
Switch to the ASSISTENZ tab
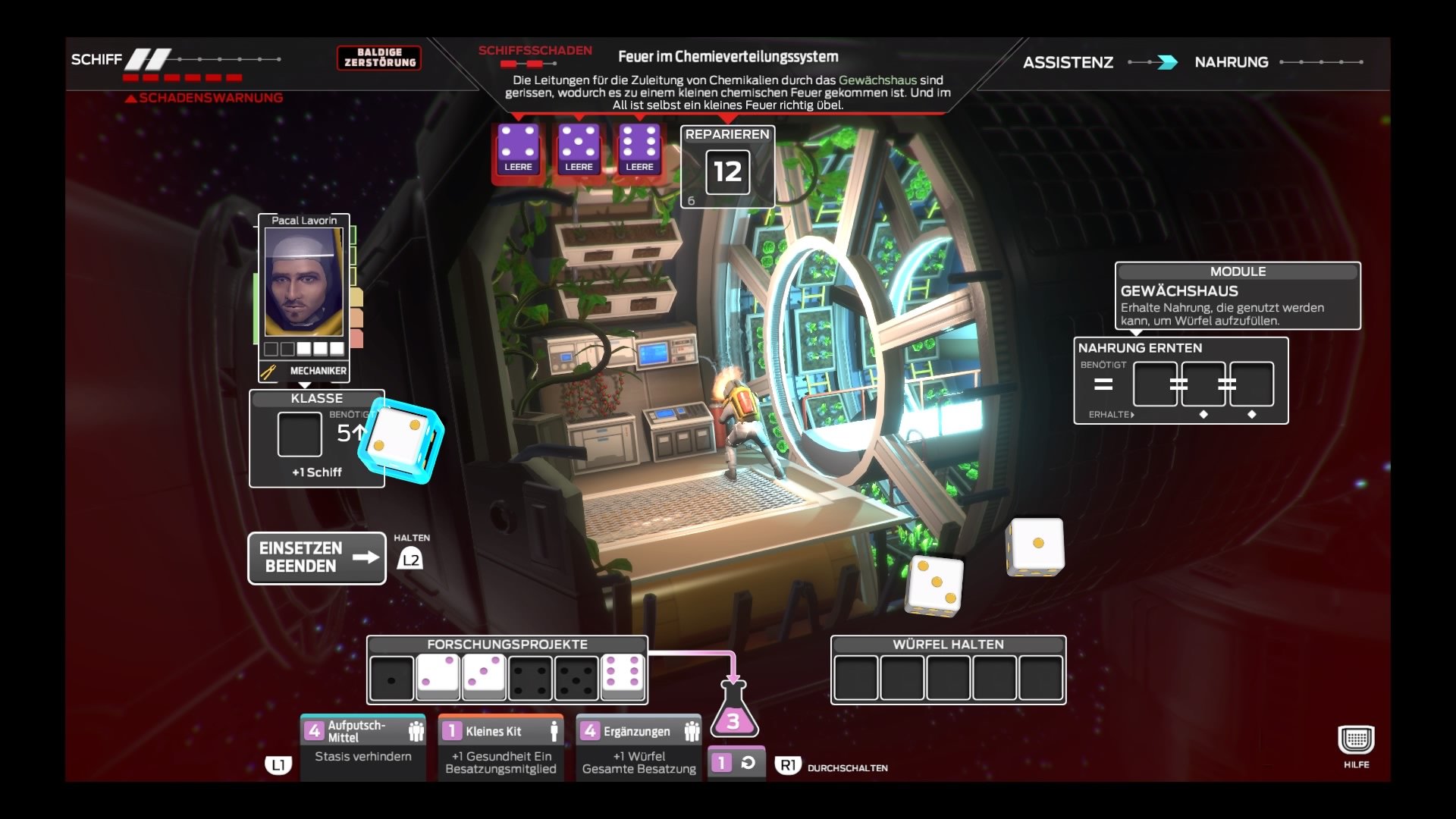pos(1069,62)
